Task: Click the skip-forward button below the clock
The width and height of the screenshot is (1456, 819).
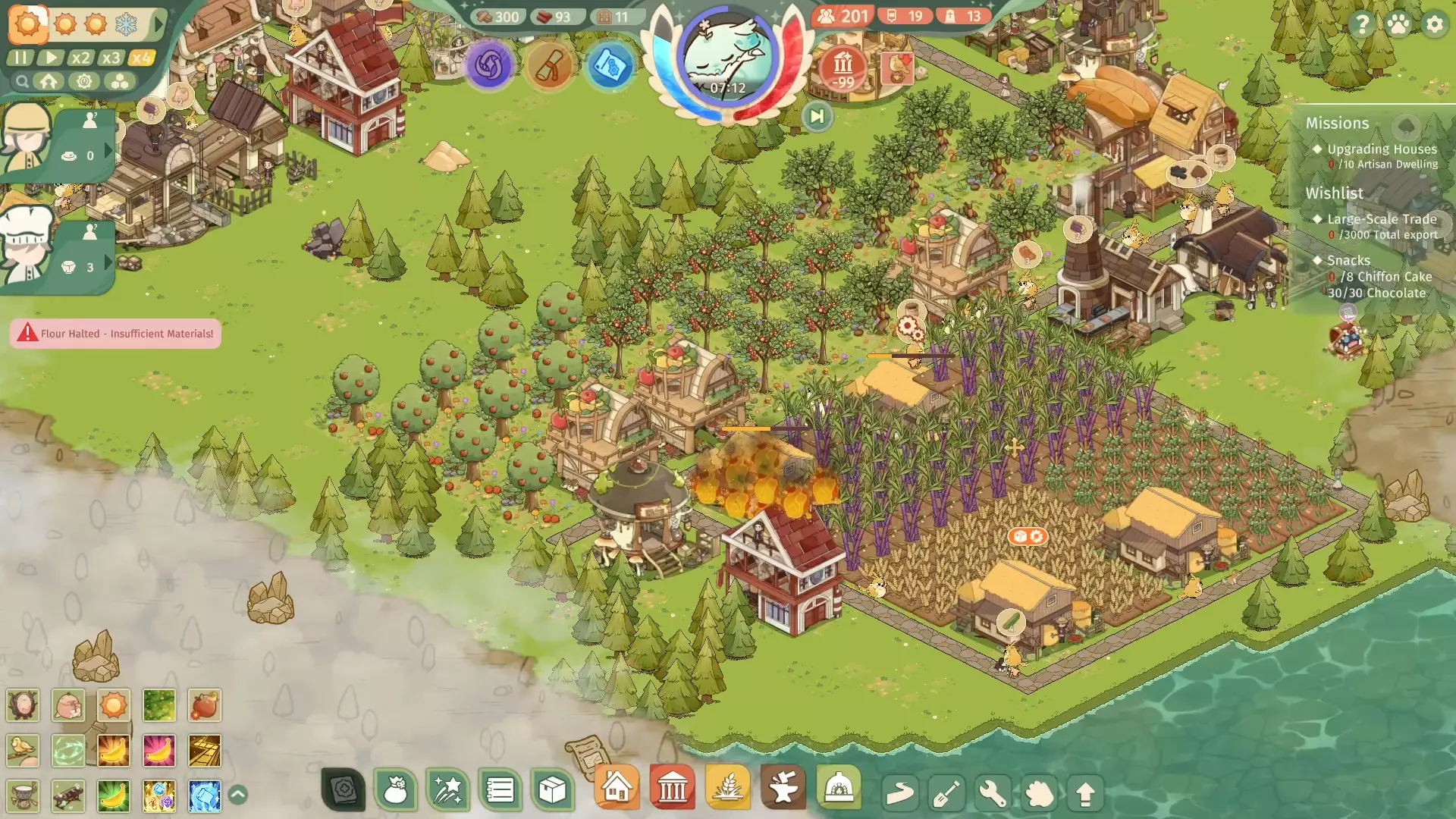Action: [817, 117]
